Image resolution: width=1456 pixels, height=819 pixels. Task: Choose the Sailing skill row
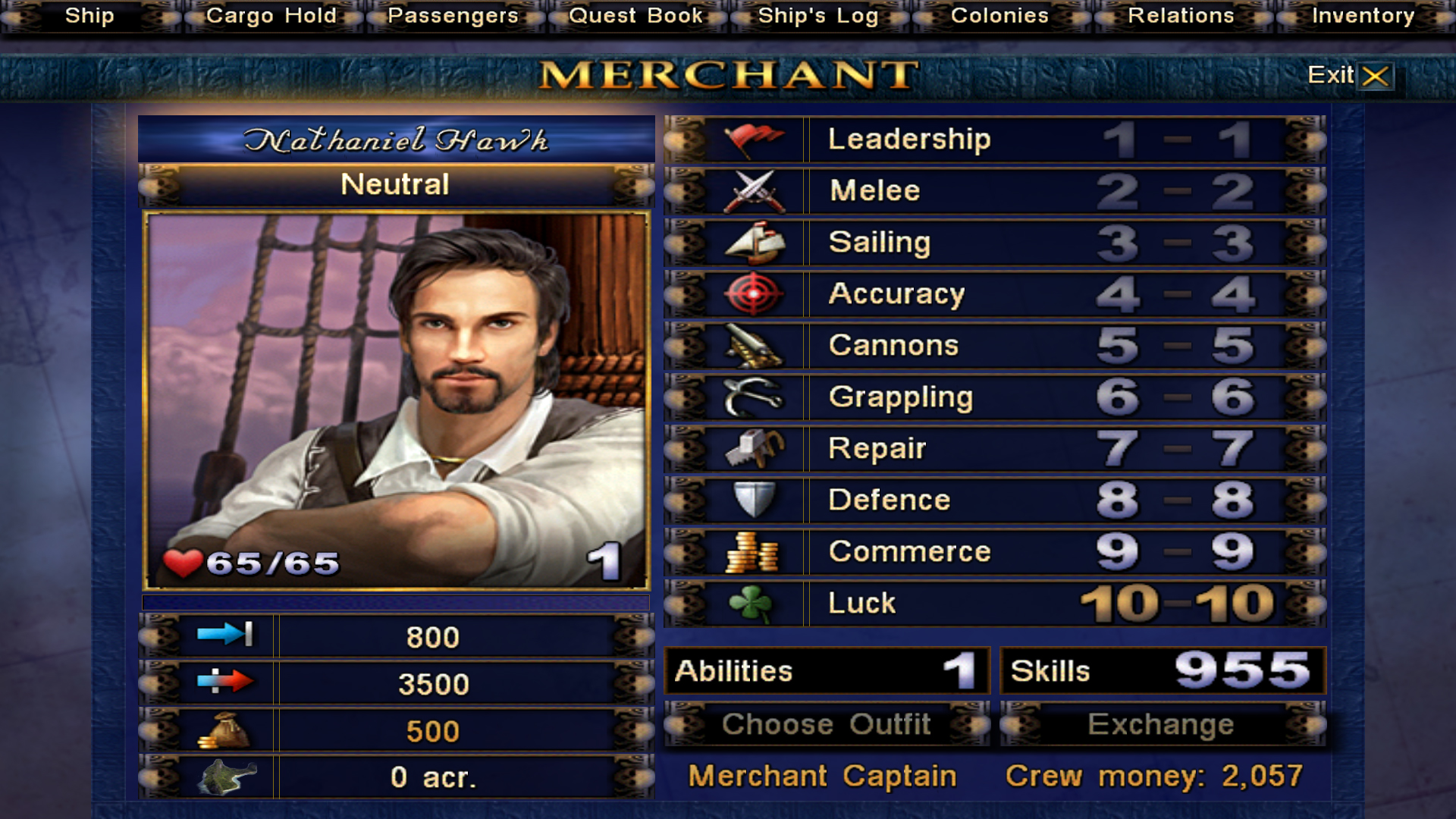(994, 243)
